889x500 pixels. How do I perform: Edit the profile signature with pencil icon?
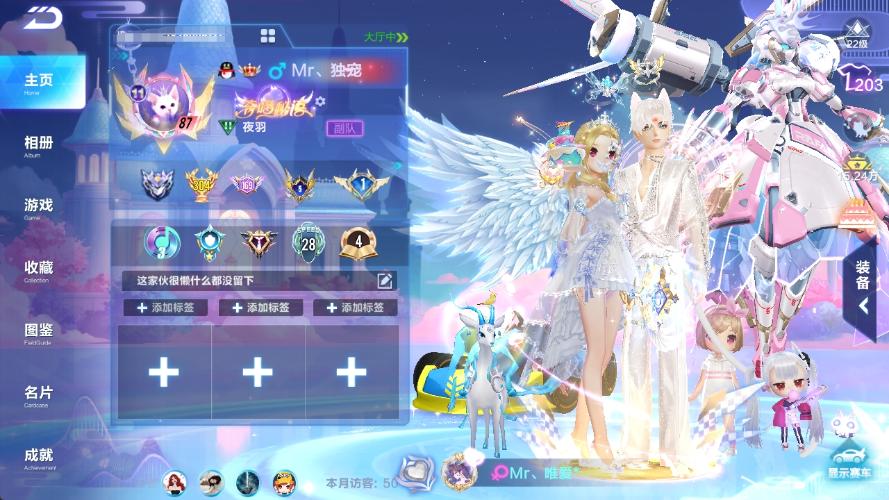385,281
